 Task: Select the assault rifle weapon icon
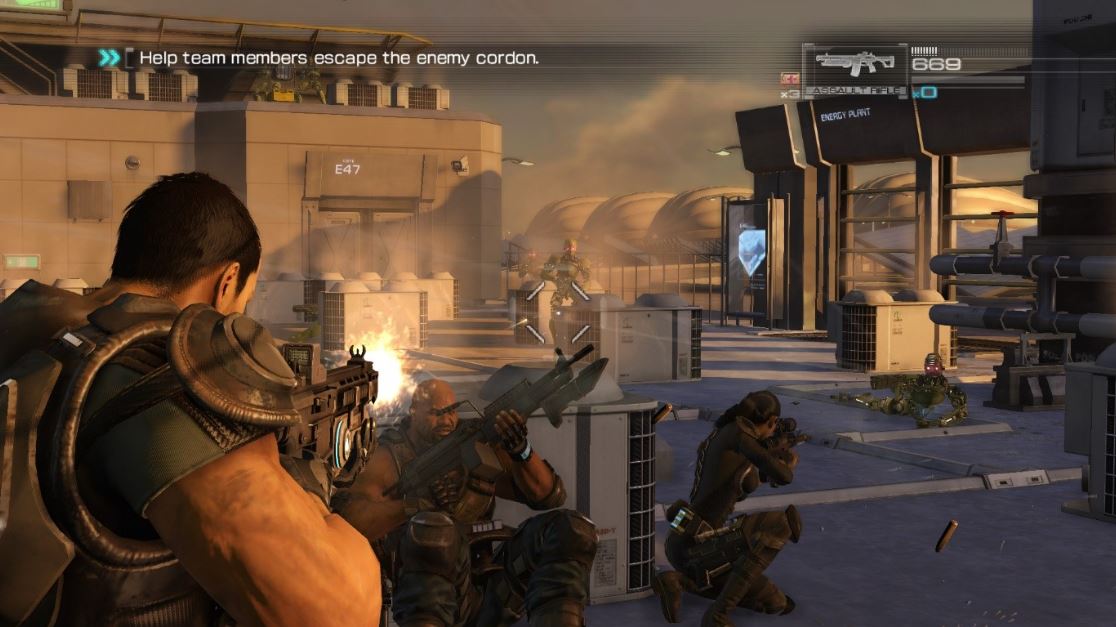[855, 64]
